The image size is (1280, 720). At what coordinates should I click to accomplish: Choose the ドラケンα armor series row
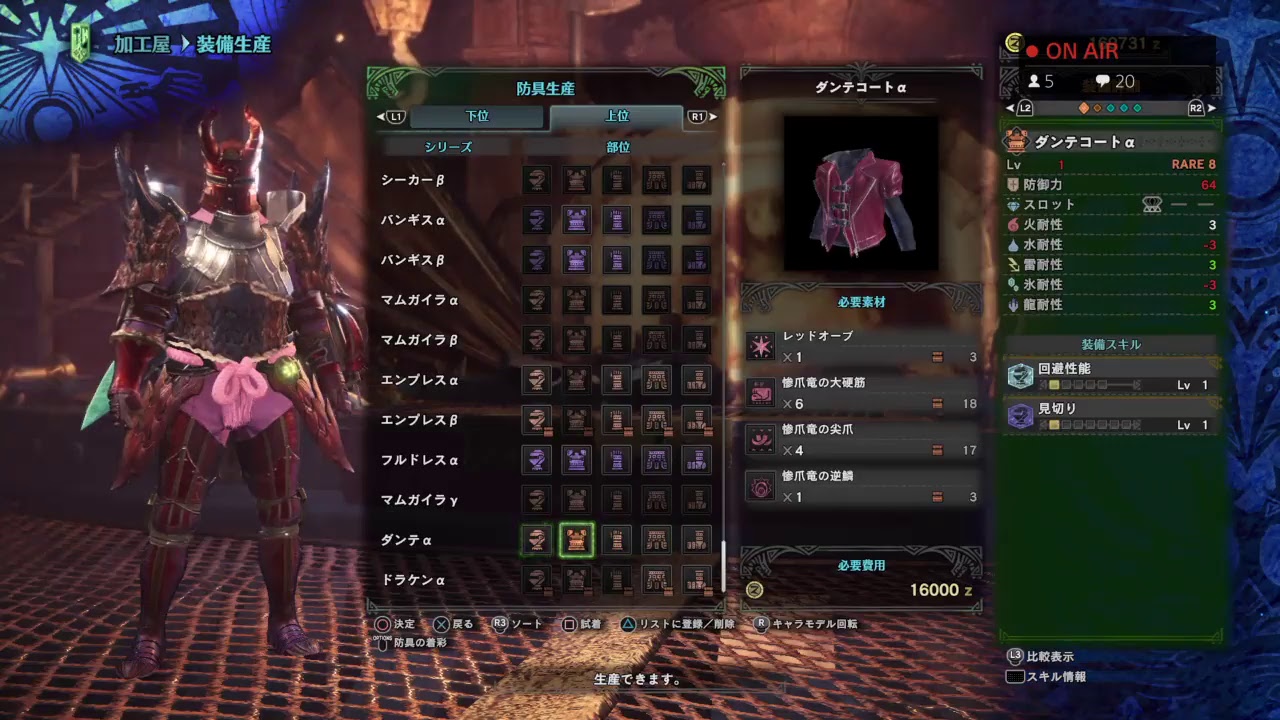click(x=413, y=580)
